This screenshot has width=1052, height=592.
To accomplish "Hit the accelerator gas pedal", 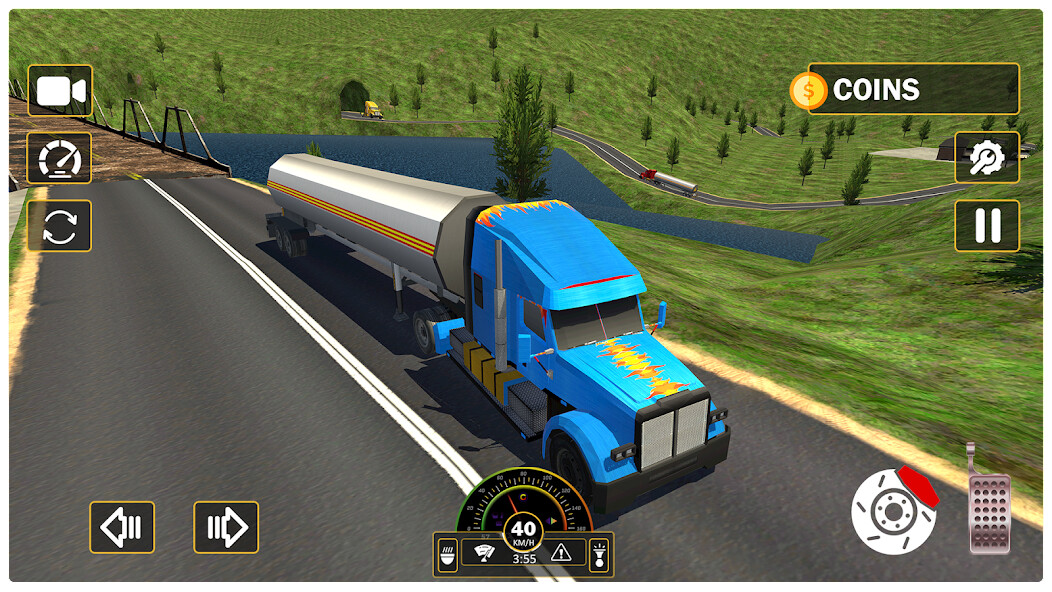I will pyautogui.click(x=990, y=510).
